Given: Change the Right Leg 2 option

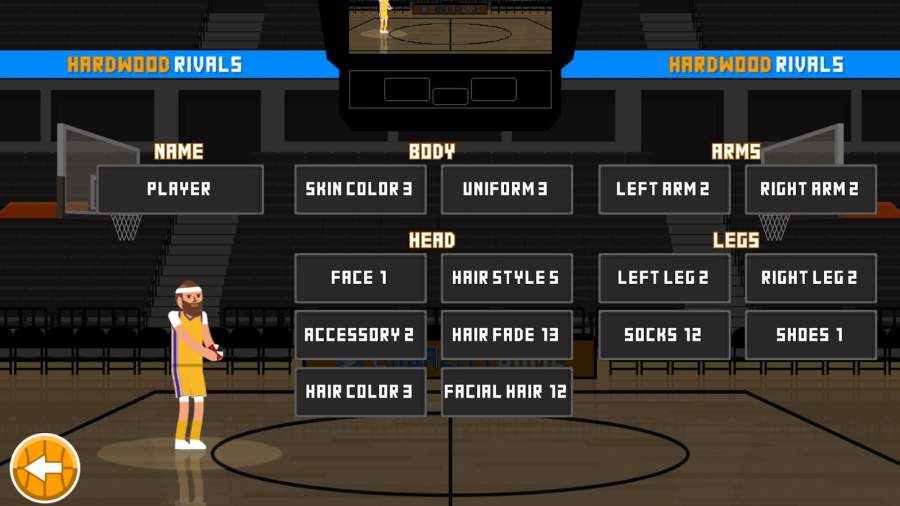Looking at the screenshot, I should click(x=810, y=278).
